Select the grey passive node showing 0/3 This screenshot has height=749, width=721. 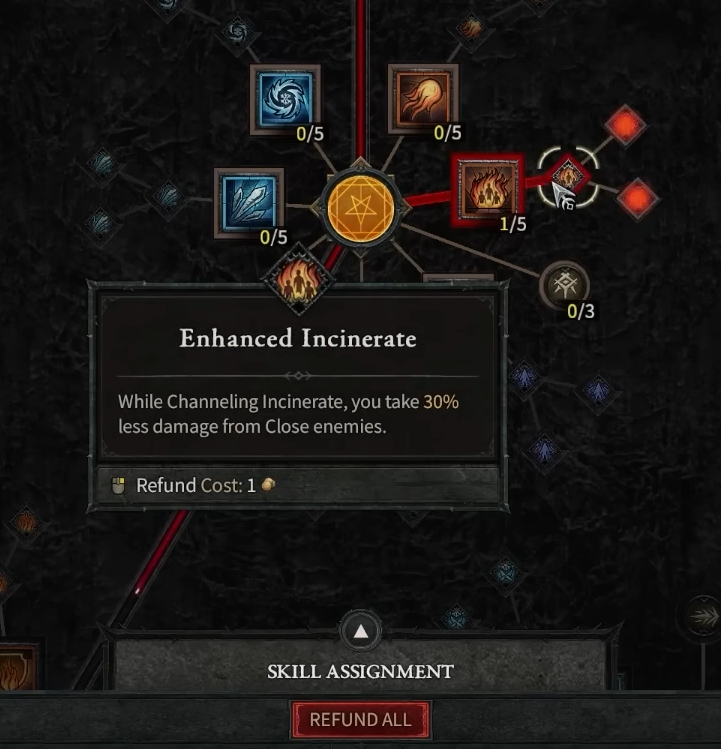coord(564,287)
